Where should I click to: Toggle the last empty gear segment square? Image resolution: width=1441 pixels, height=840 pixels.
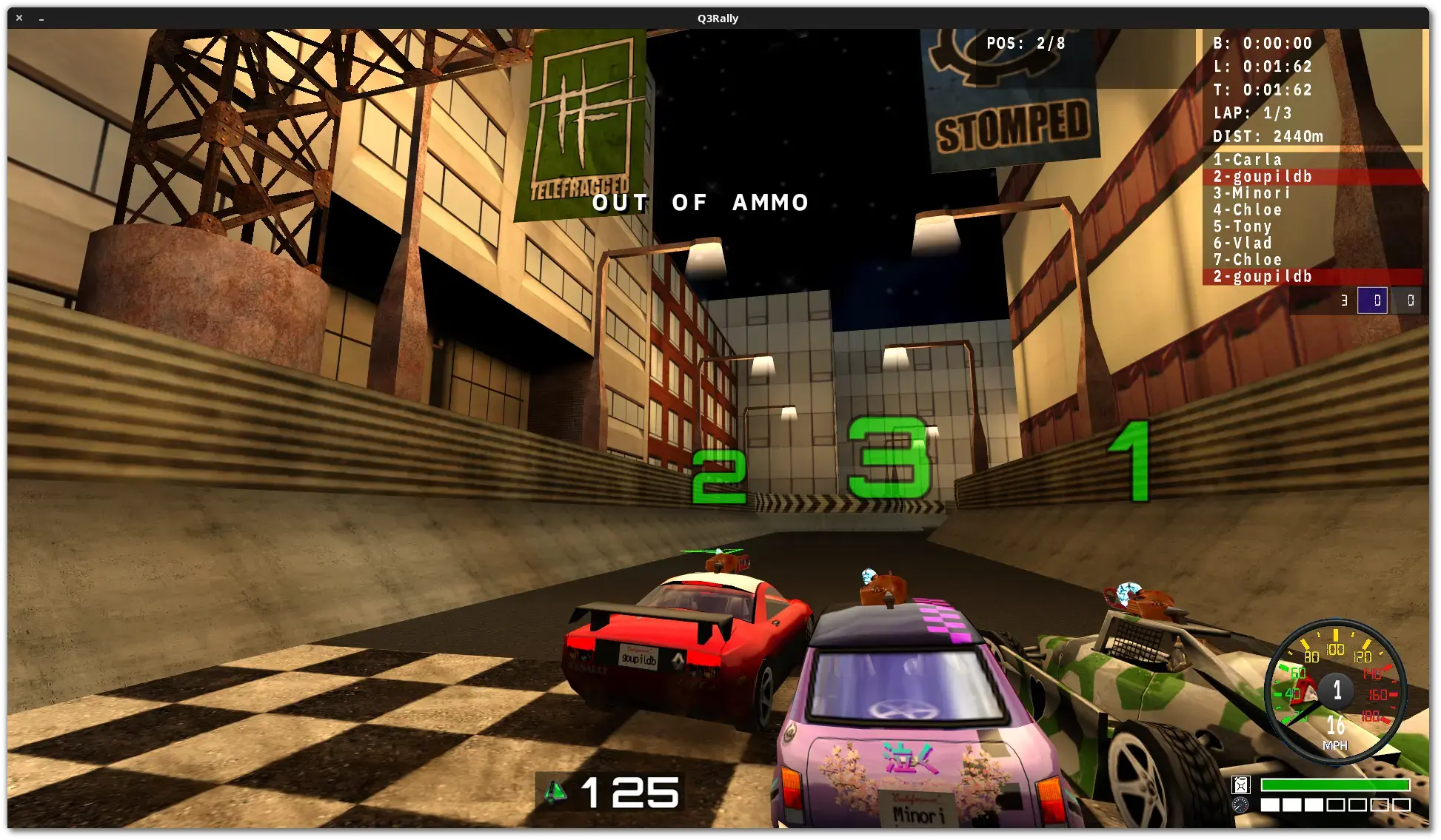tap(1401, 804)
